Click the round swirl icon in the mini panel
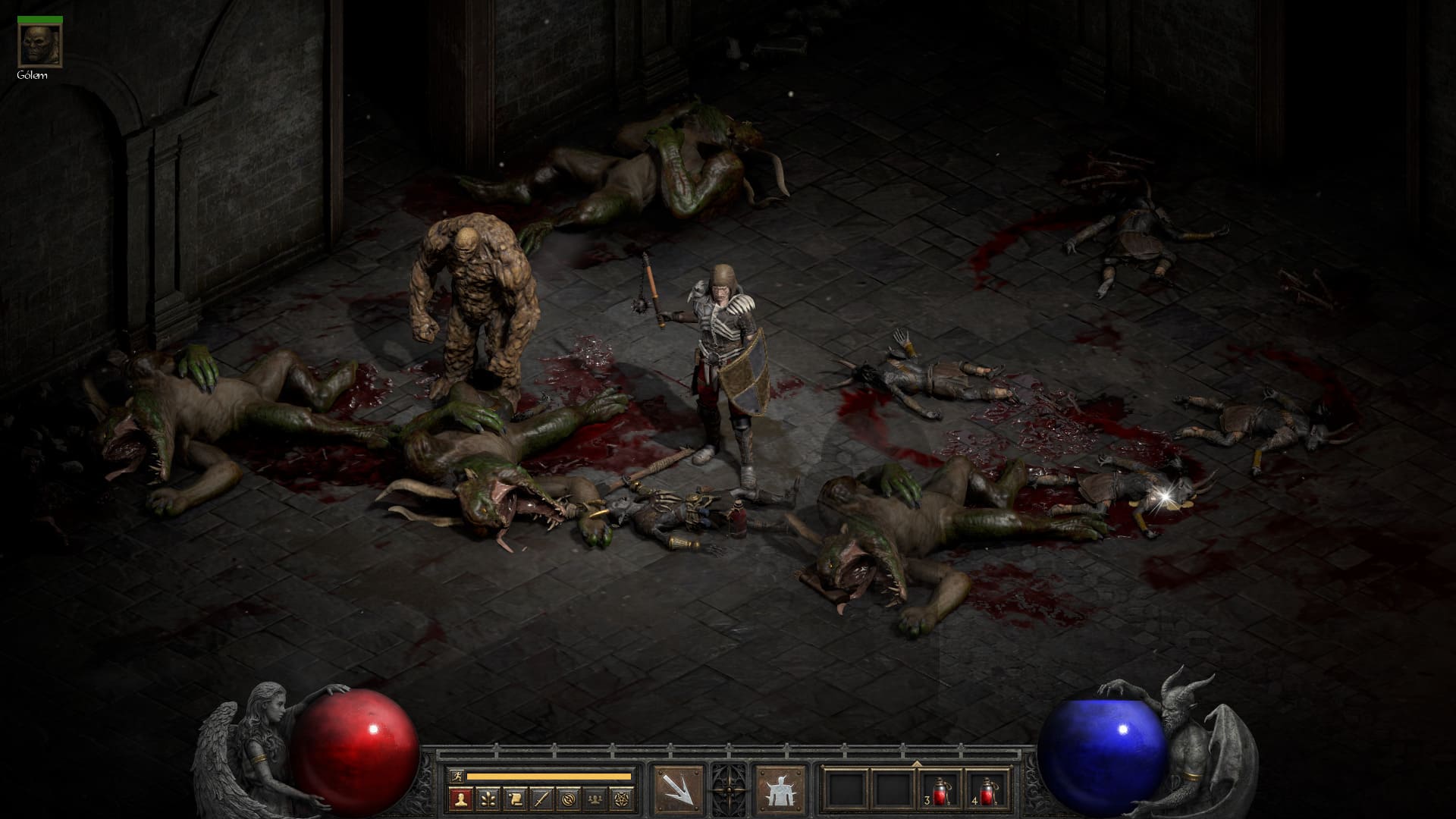The image size is (1456, 819). pyautogui.click(x=567, y=799)
